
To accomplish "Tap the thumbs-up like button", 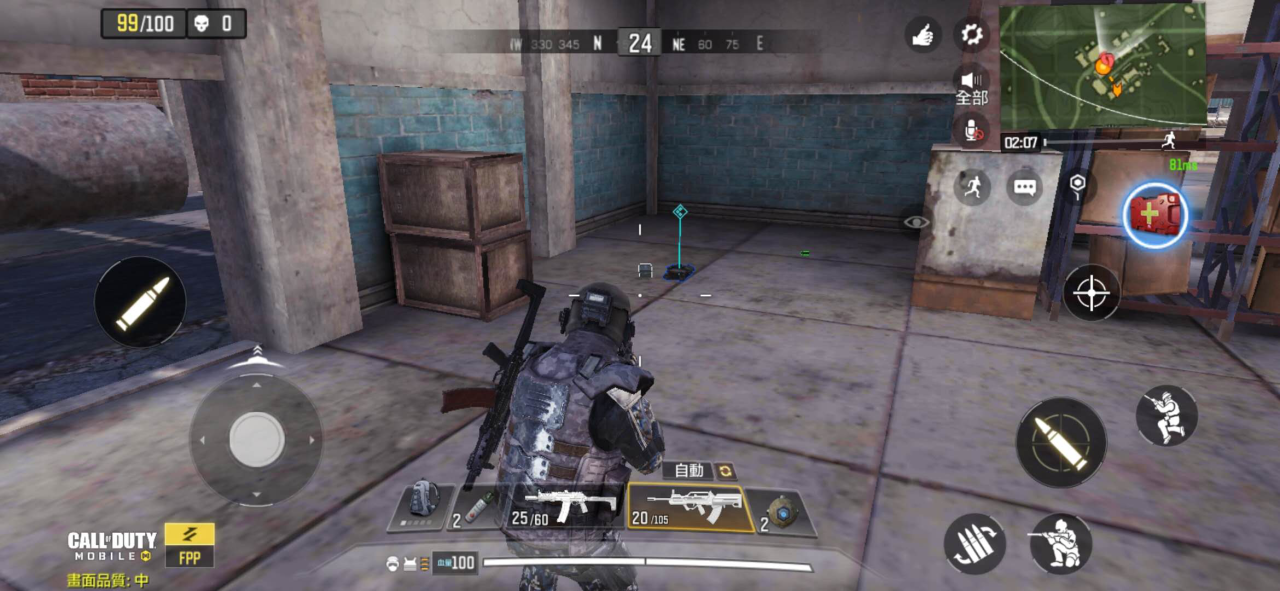I will pyautogui.click(x=923, y=34).
